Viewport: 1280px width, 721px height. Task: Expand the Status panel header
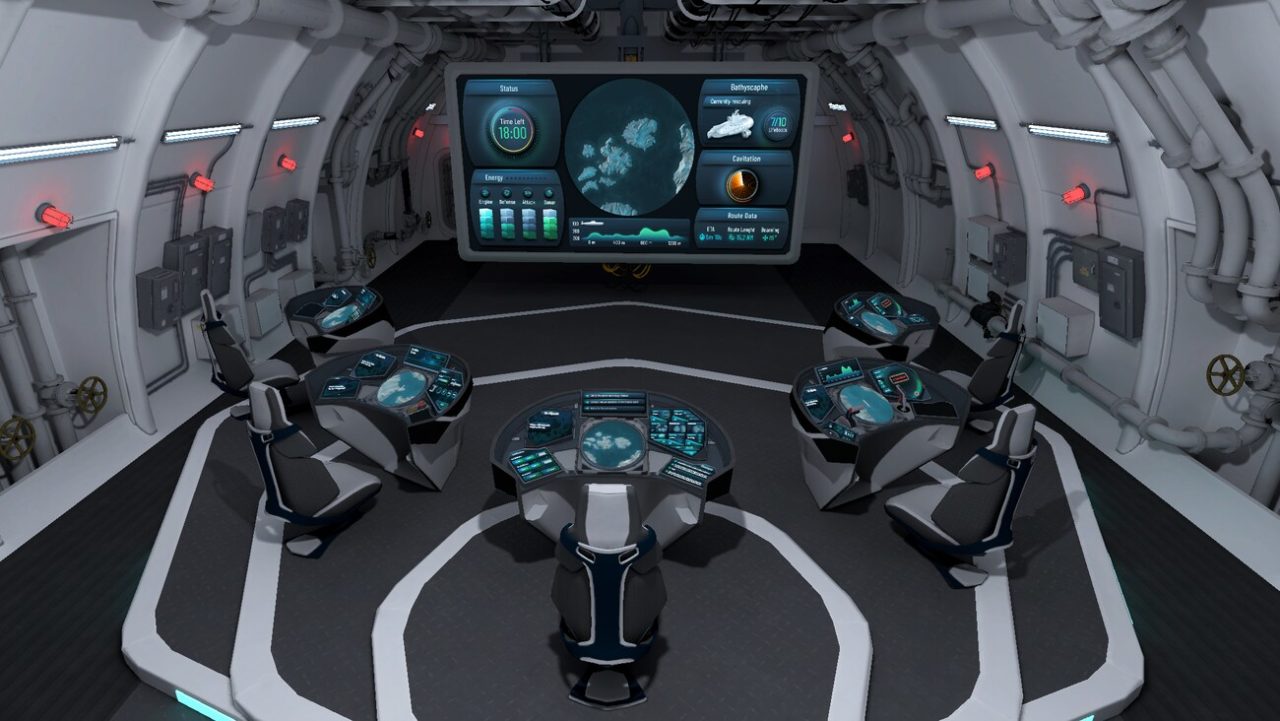point(510,87)
